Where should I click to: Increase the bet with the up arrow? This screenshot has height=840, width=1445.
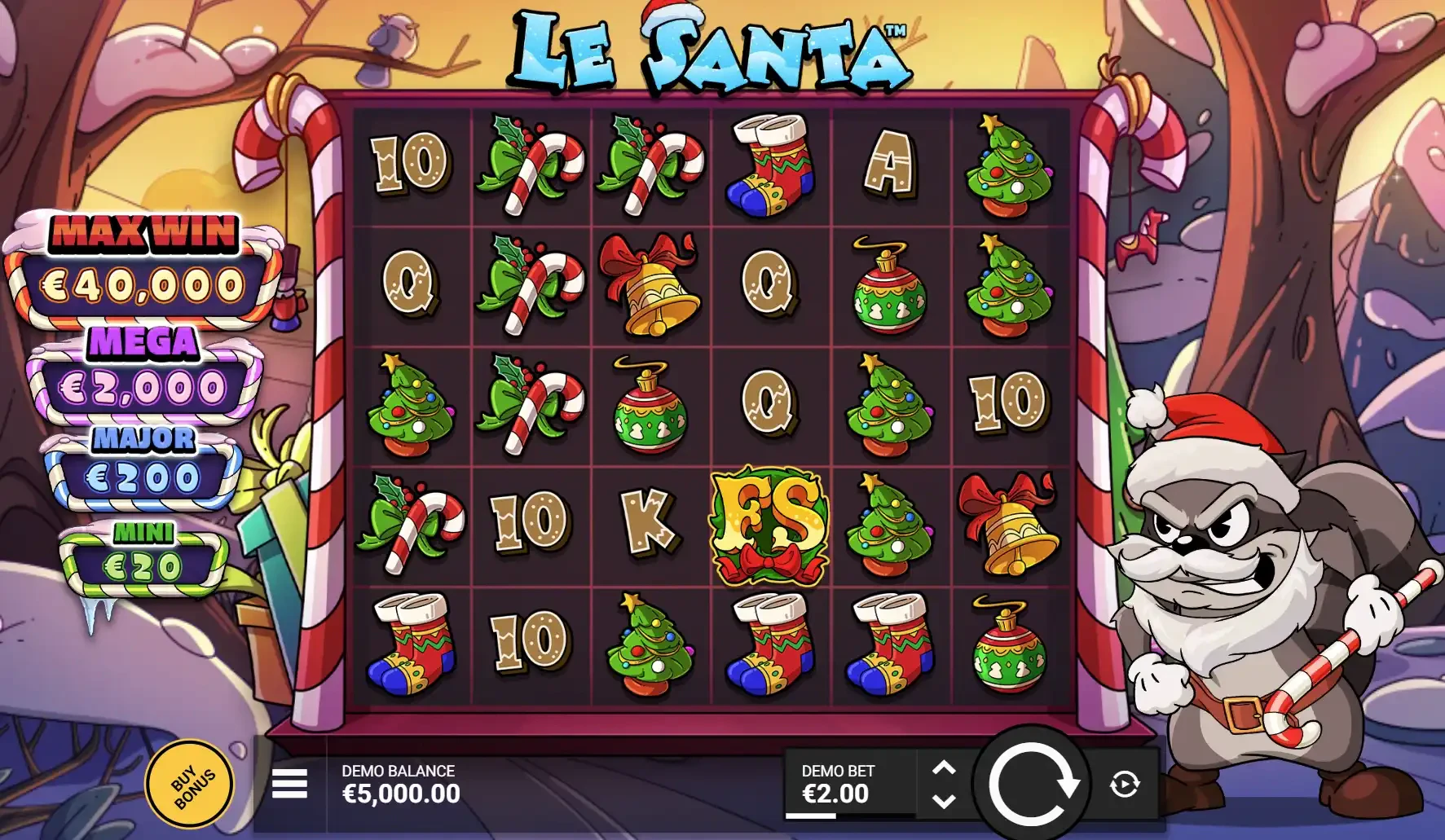pos(945,767)
